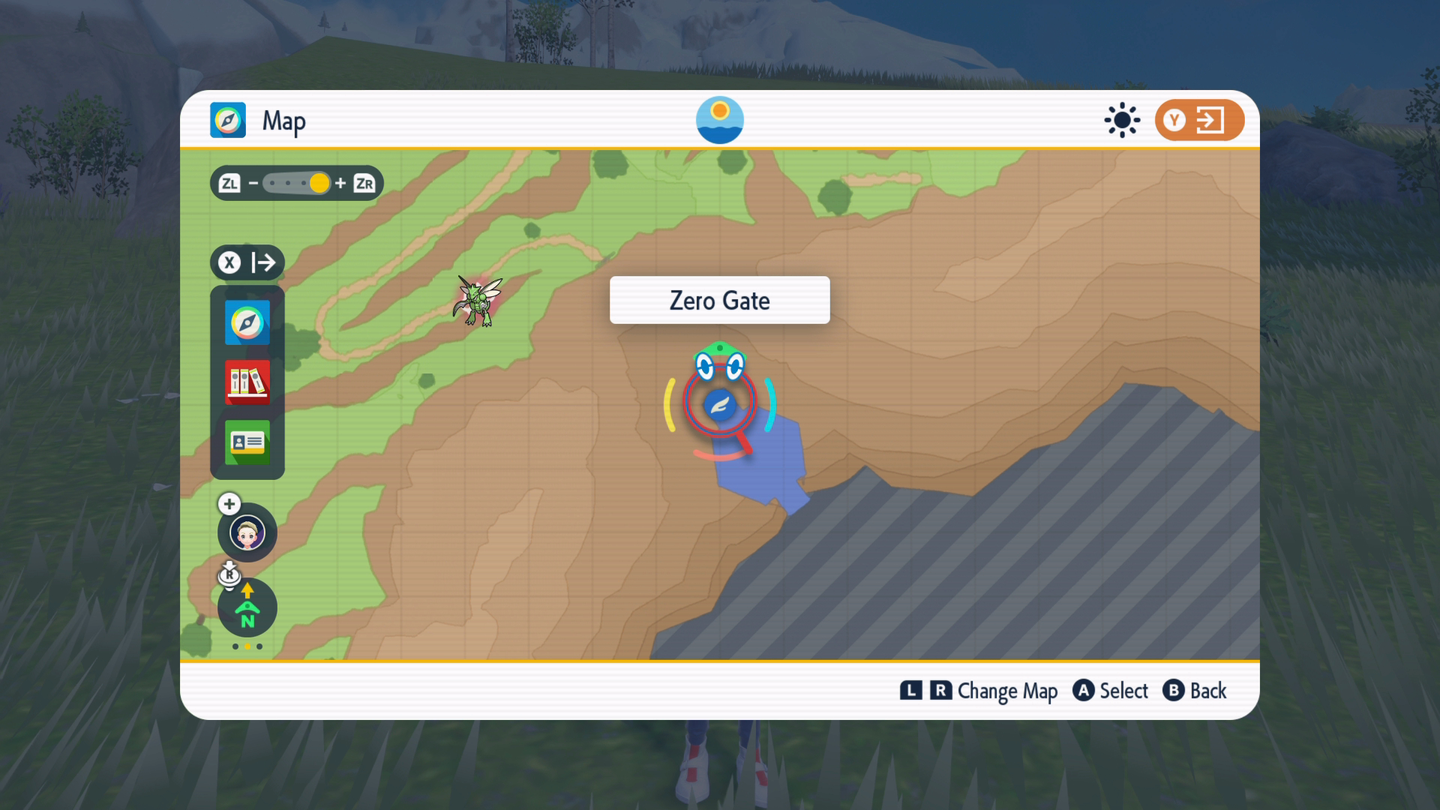The height and width of the screenshot is (810, 1440).
Task: Click the Scyther map marker
Action: tap(478, 300)
